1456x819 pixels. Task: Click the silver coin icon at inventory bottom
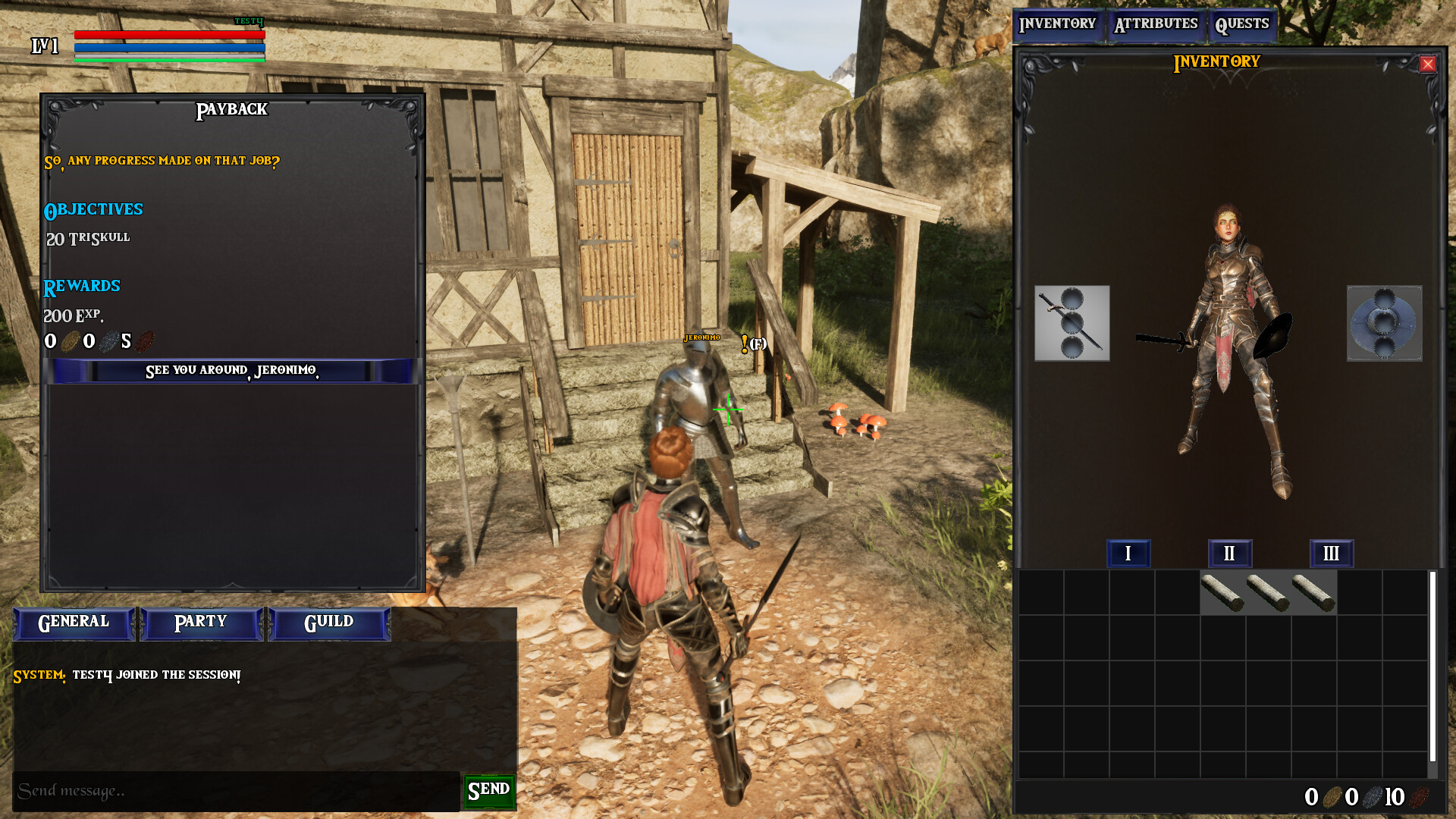click(1374, 796)
